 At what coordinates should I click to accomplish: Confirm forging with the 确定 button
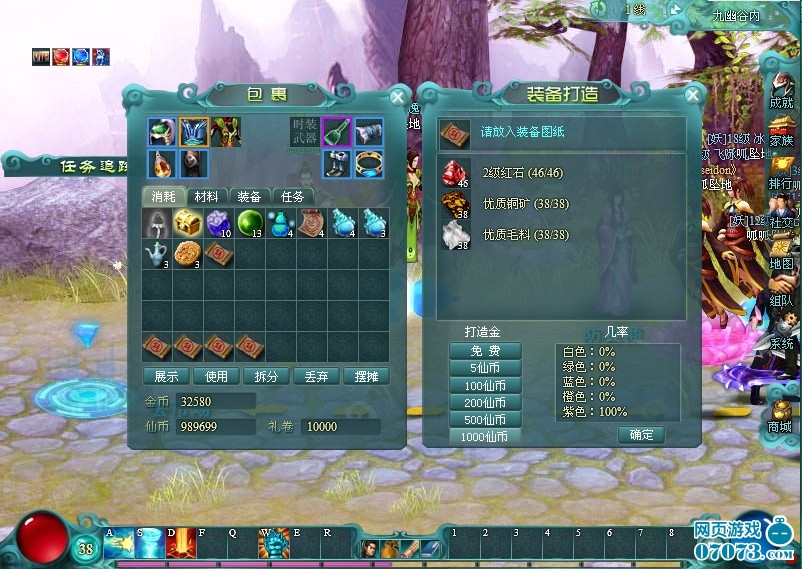(x=640, y=435)
